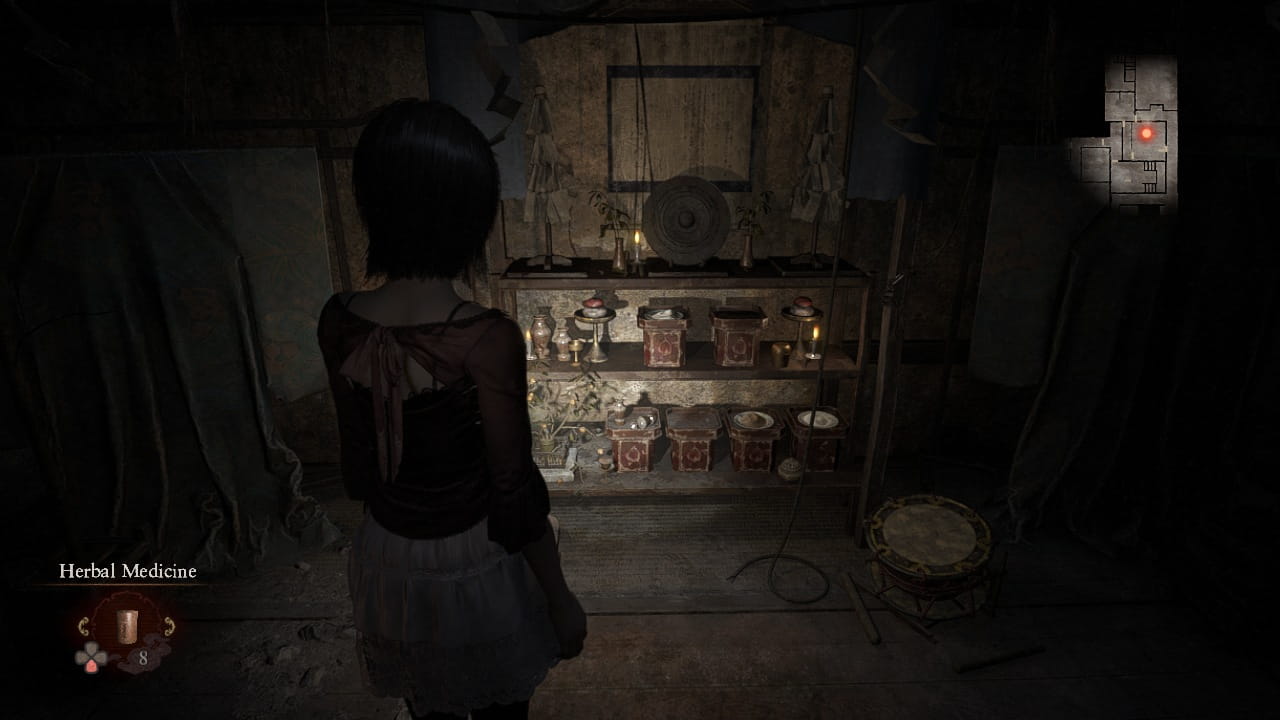Select the Herbal Medicine item icon

click(x=127, y=625)
